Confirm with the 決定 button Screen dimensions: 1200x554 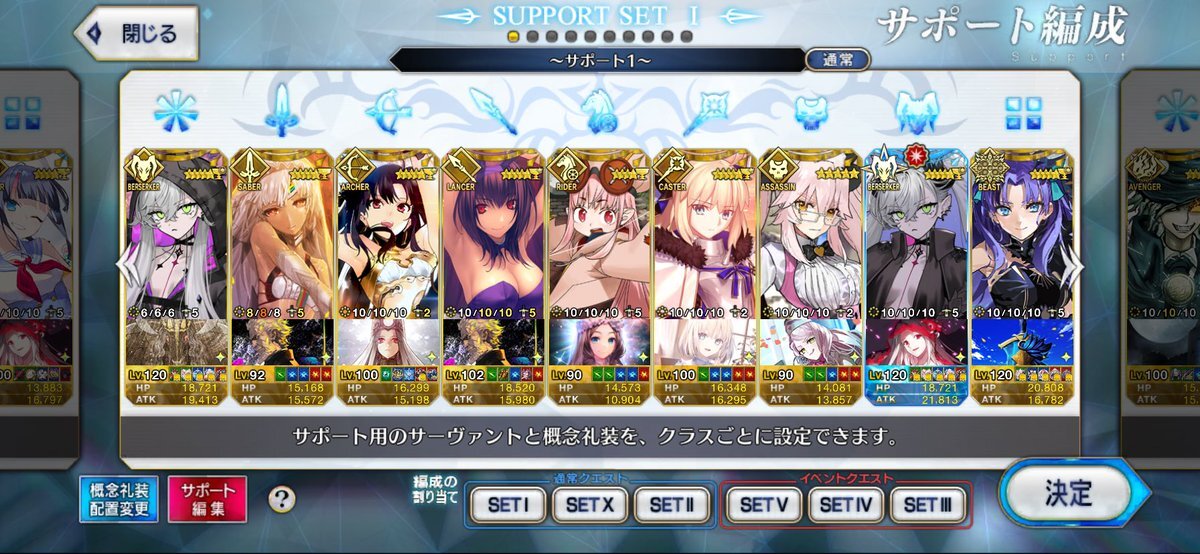(x=1067, y=494)
